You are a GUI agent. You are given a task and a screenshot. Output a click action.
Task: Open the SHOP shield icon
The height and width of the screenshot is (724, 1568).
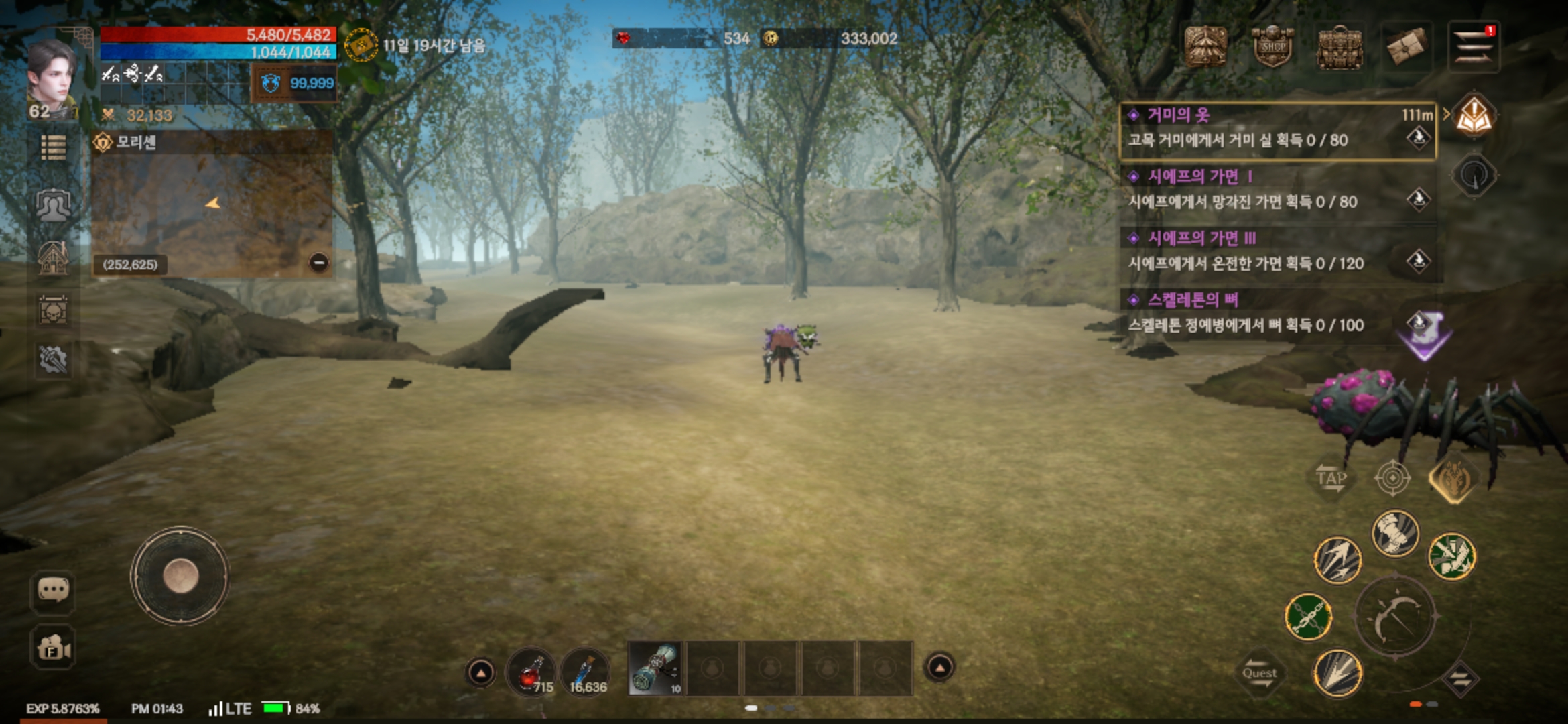coord(1272,47)
